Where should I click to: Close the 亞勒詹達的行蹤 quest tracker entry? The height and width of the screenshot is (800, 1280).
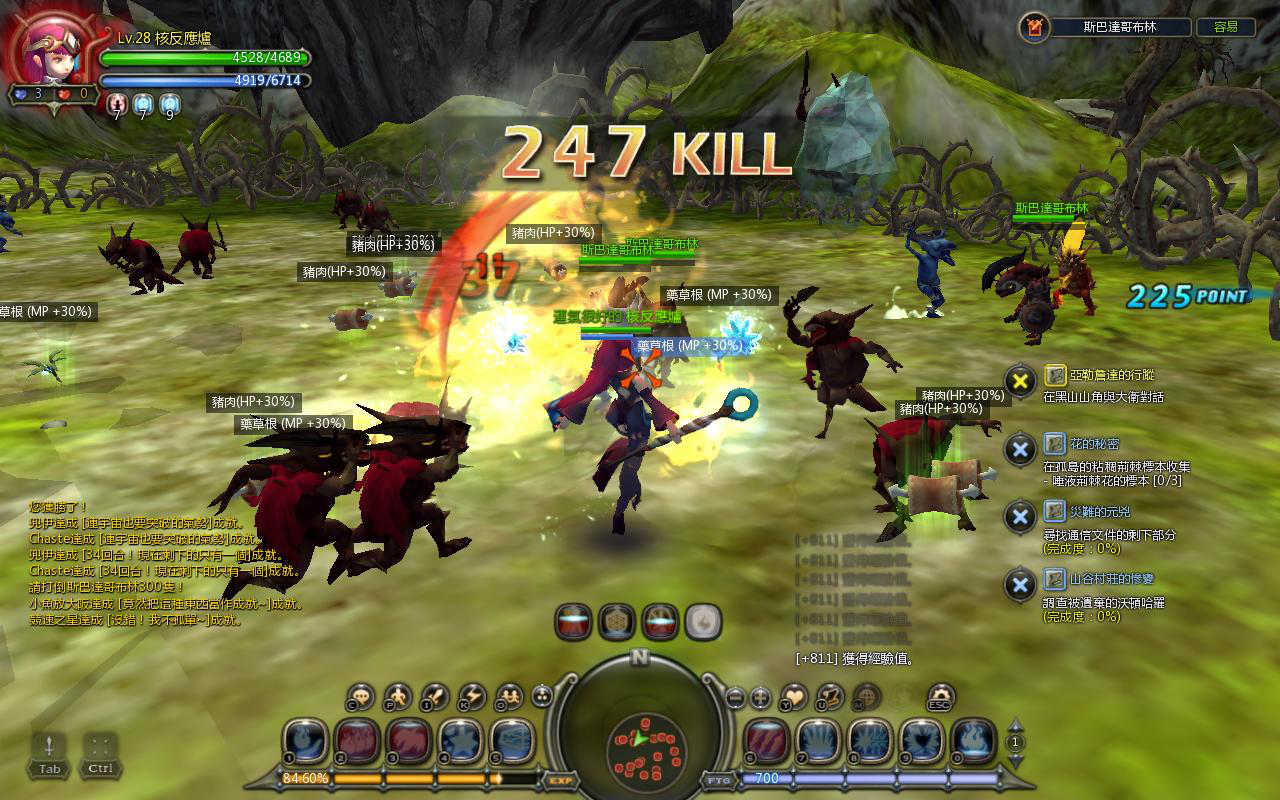[x=1020, y=381]
